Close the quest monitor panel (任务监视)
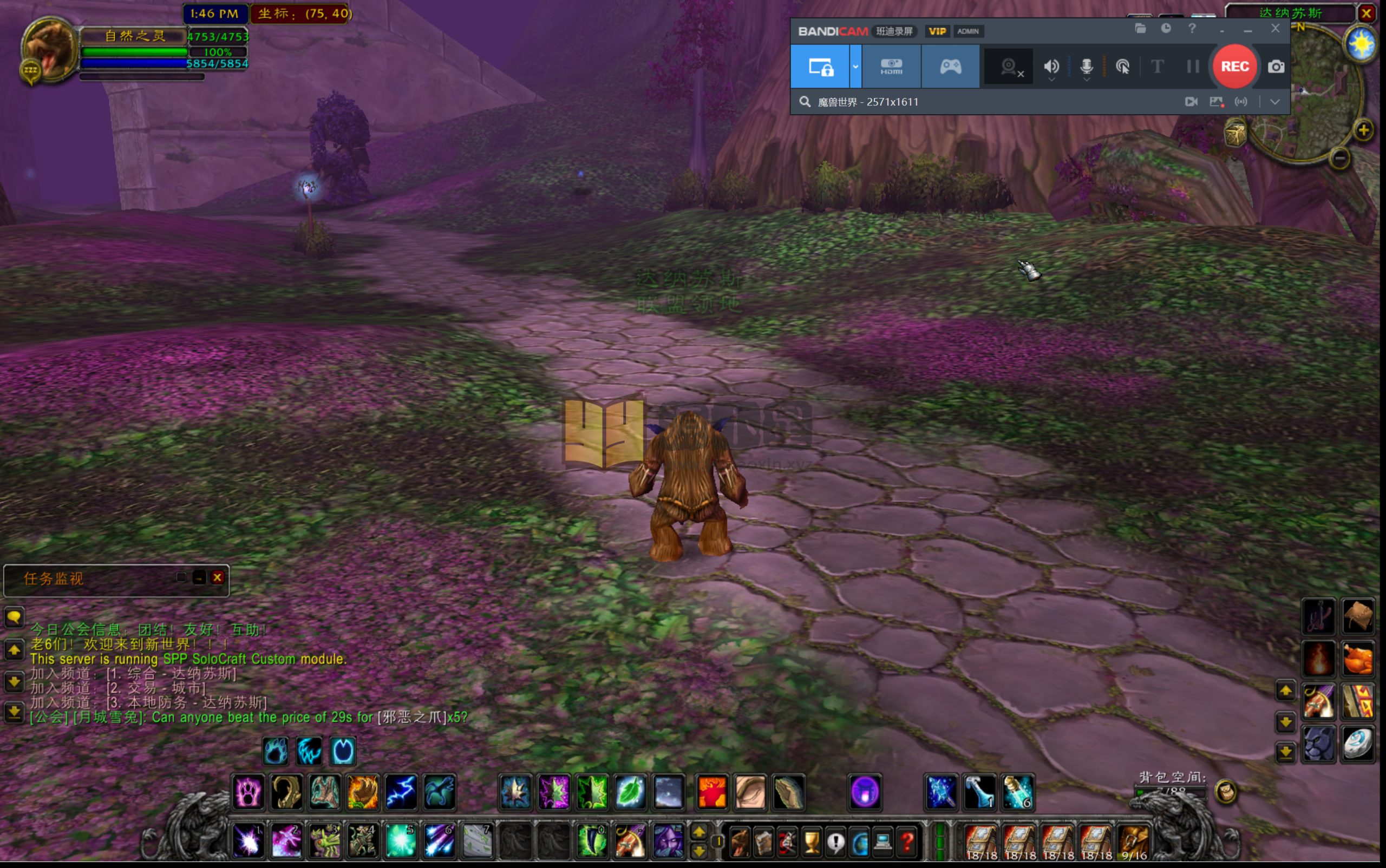1386x868 pixels. click(217, 577)
